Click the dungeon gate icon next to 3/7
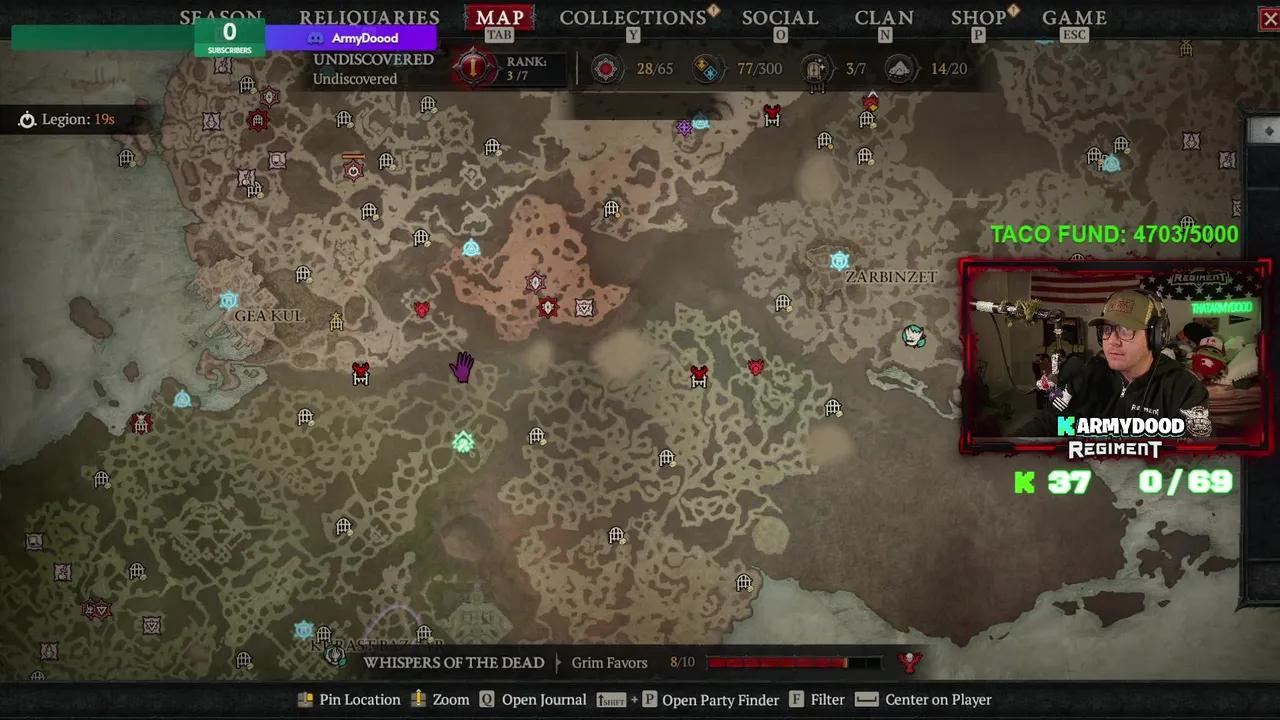The height and width of the screenshot is (720, 1280). 816,68
